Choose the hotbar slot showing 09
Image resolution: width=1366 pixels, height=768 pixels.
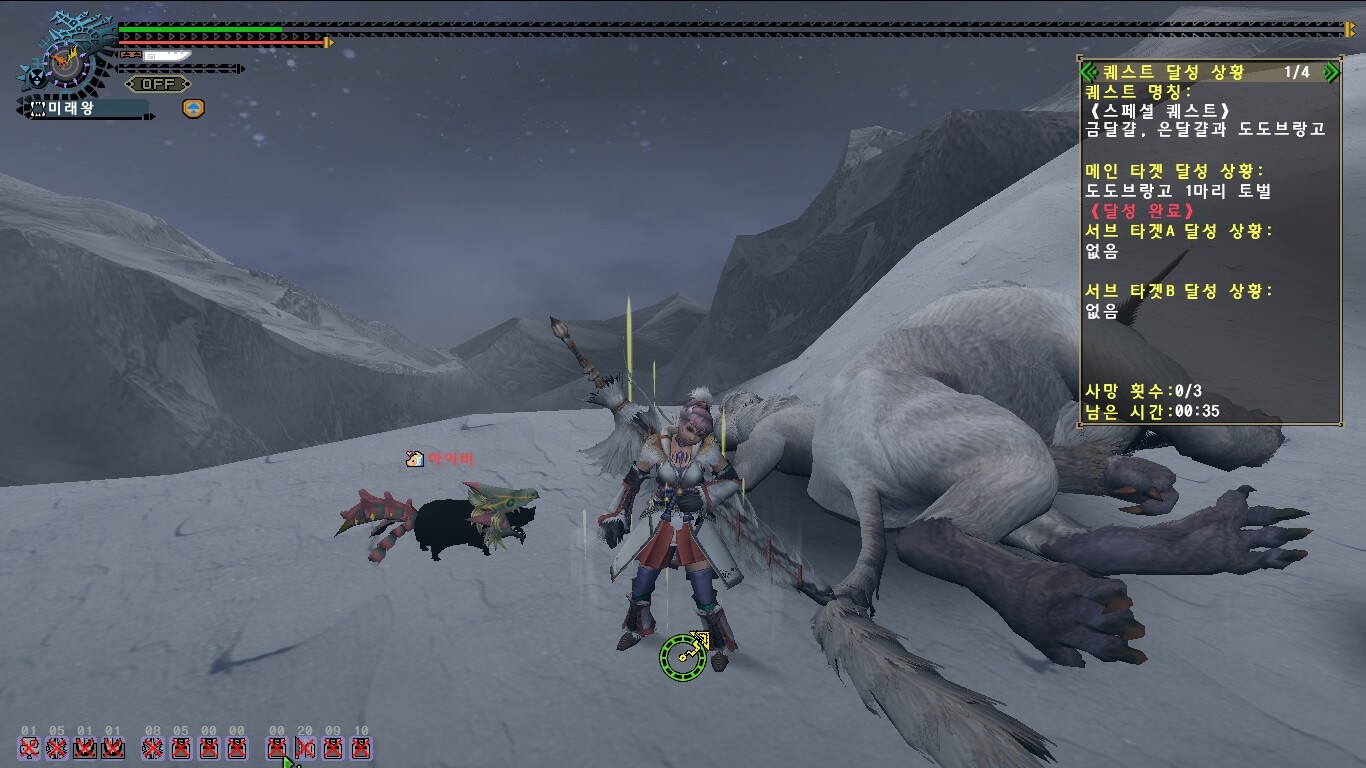[x=333, y=747]
